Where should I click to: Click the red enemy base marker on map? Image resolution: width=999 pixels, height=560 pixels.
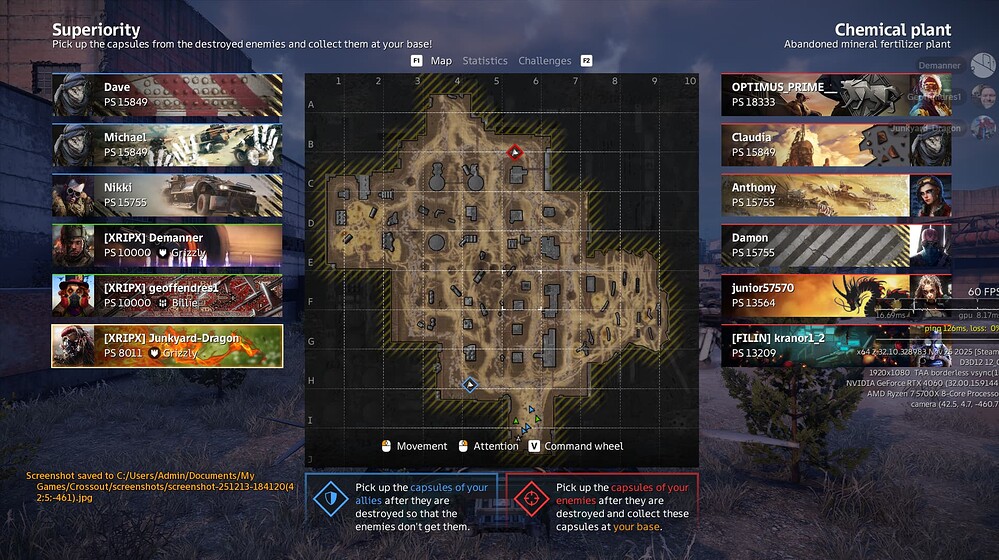click(x=515, y=152)
